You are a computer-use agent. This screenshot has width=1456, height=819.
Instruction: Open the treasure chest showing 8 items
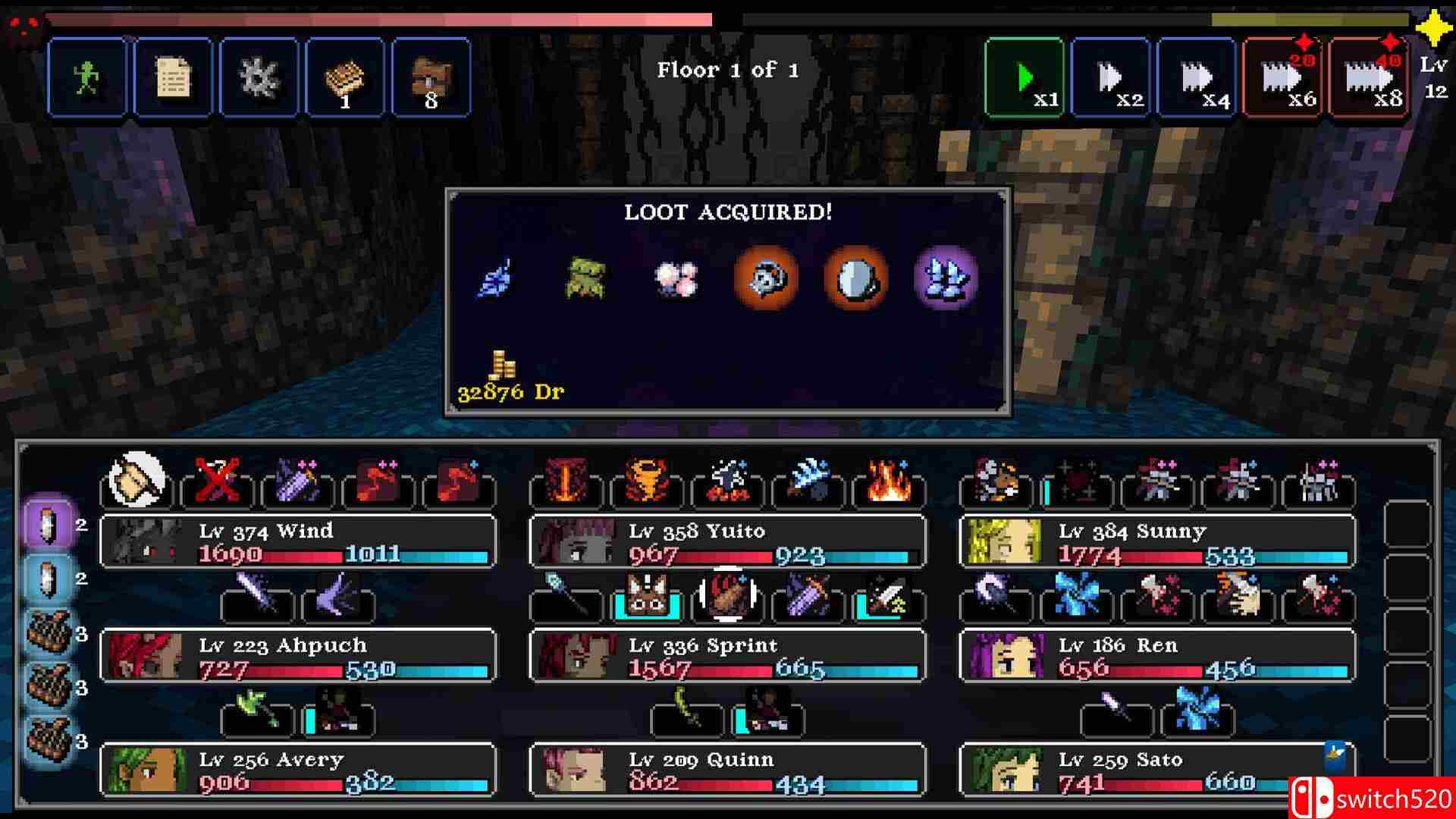coord(432,76)
